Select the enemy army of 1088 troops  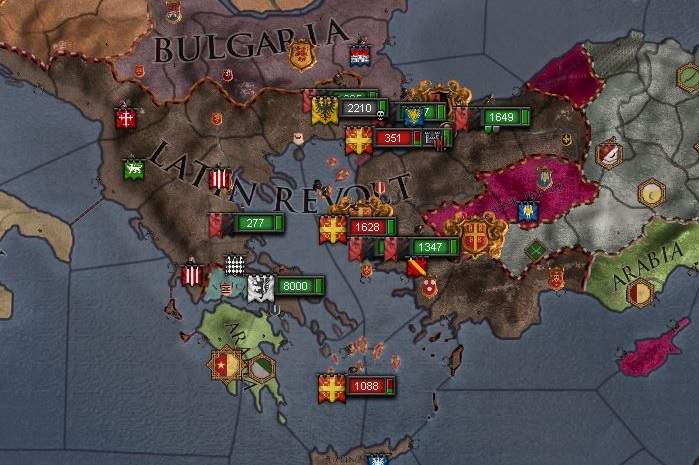[x=366, y=386]
